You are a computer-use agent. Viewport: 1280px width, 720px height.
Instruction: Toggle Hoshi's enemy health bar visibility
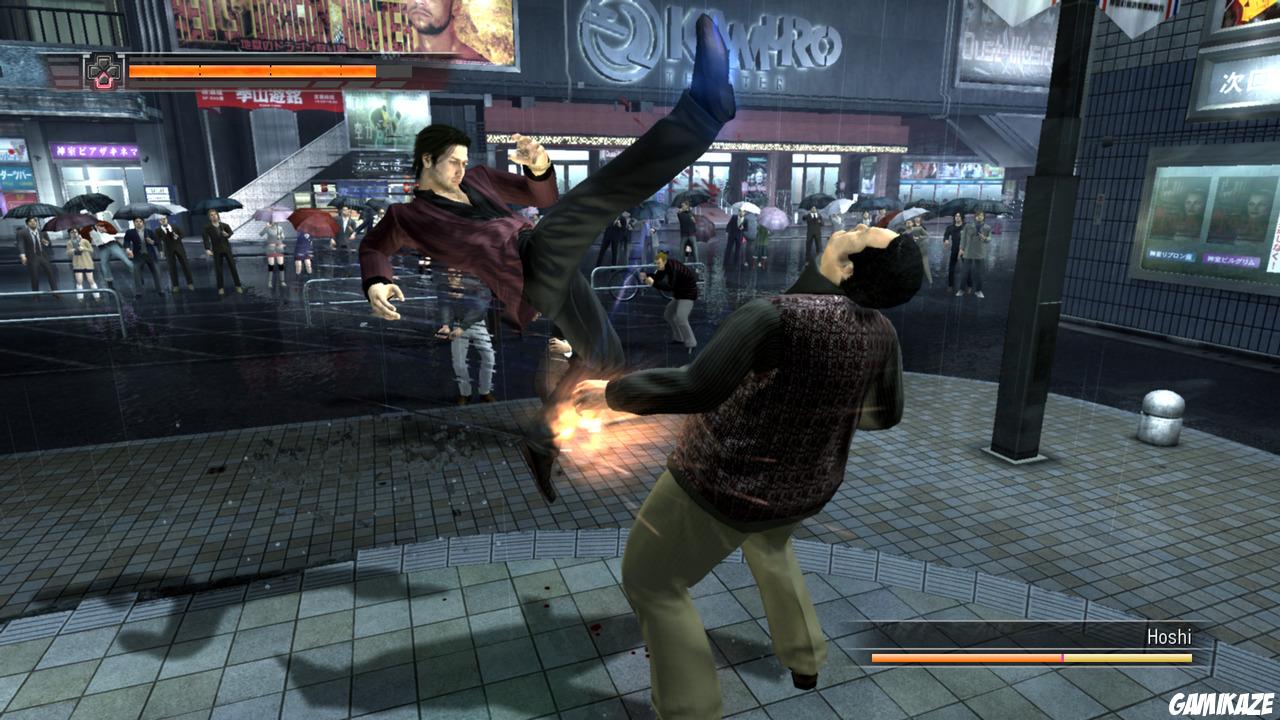click(1030, 657)
